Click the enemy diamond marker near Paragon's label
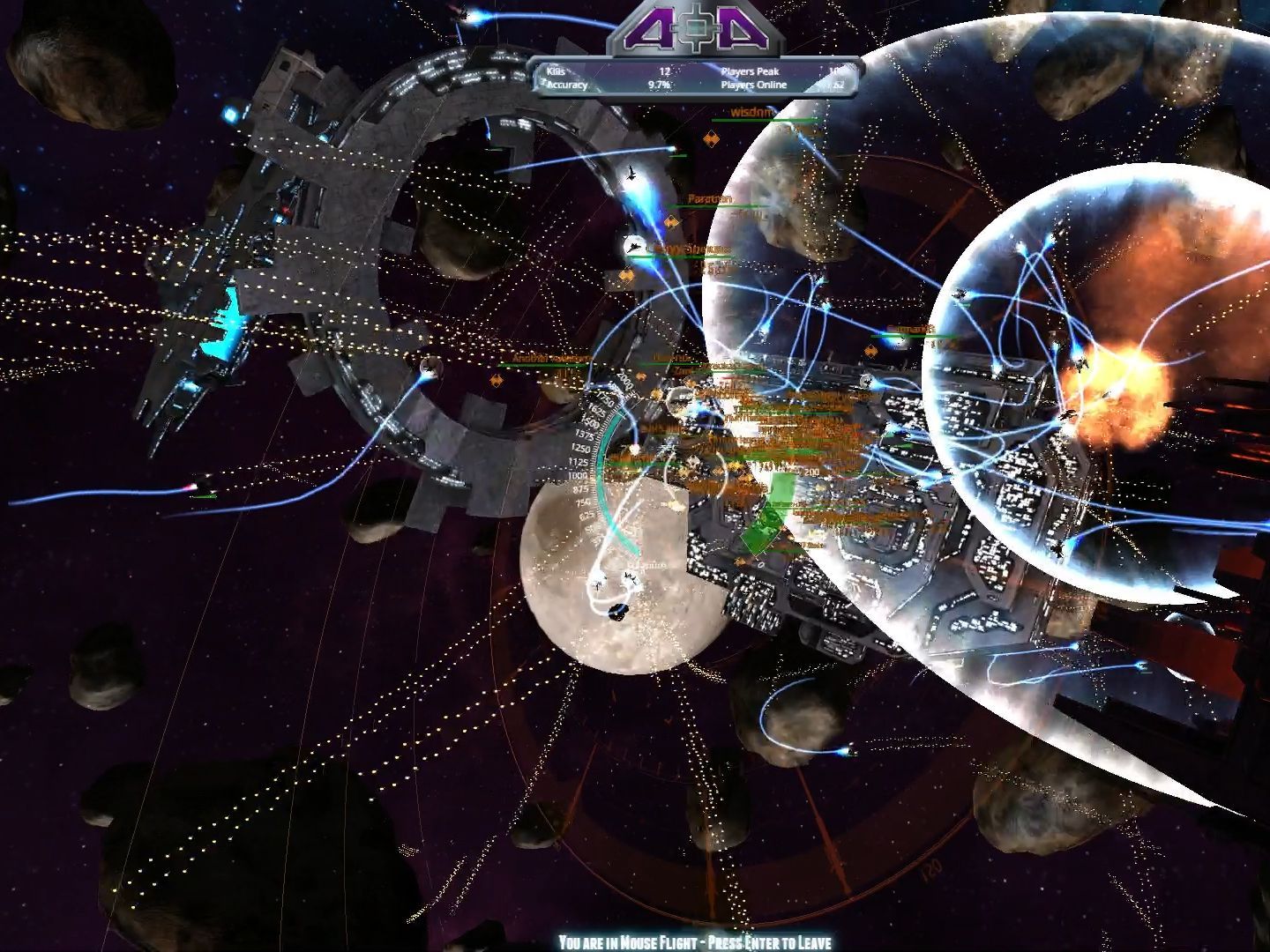The image size is (1270, 952). (x=670, y=221)
